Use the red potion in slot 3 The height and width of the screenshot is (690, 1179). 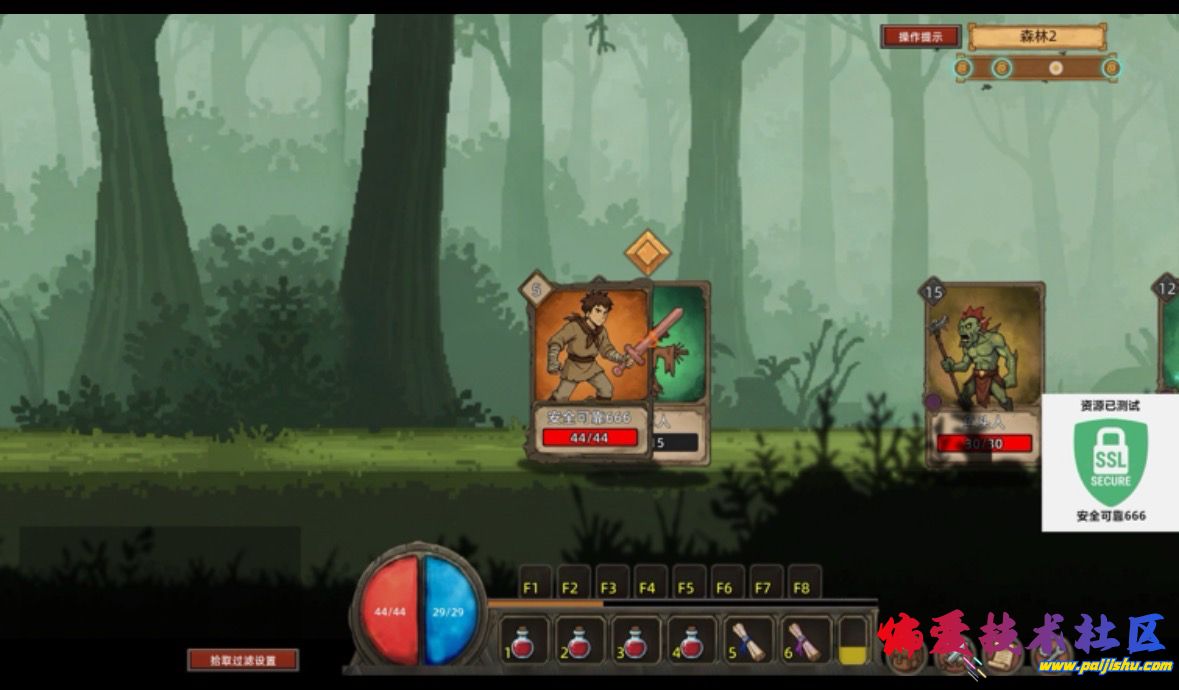point(636,641)
